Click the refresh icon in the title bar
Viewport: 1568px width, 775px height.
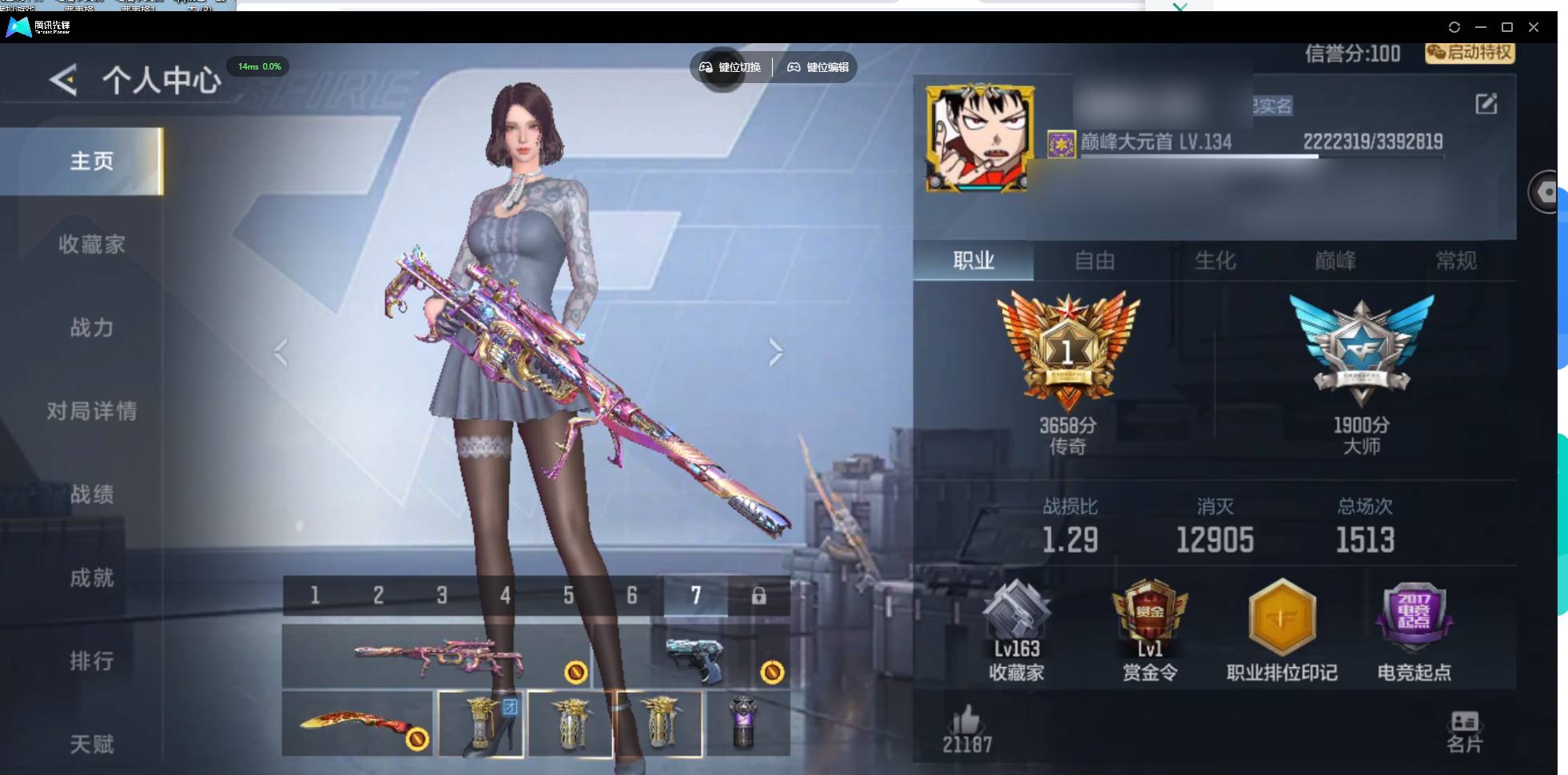[x=1455, y=27]
